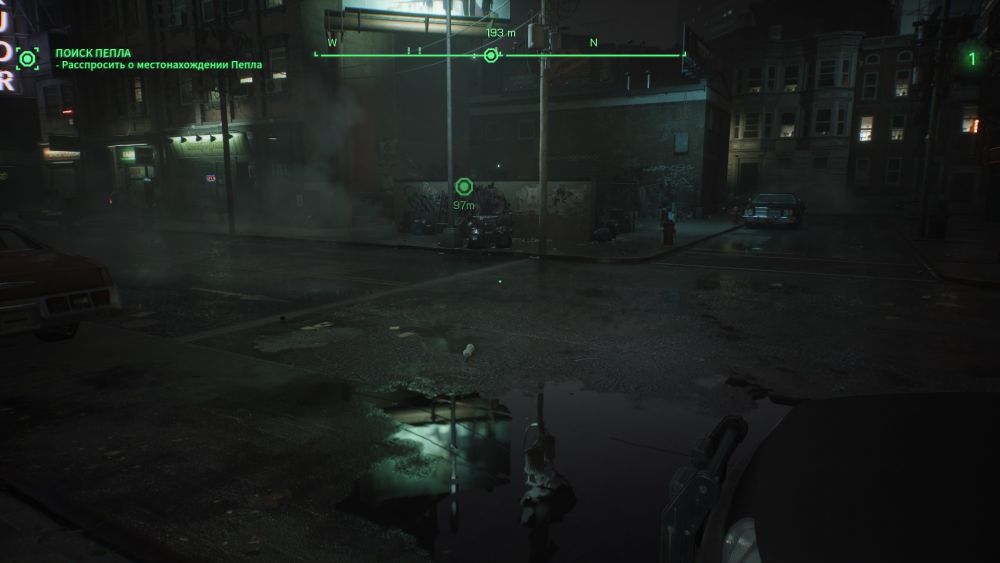Click the quest tracker target icon
The image size is (1000, 563).
pyautogui.click(x=28, y=58)
